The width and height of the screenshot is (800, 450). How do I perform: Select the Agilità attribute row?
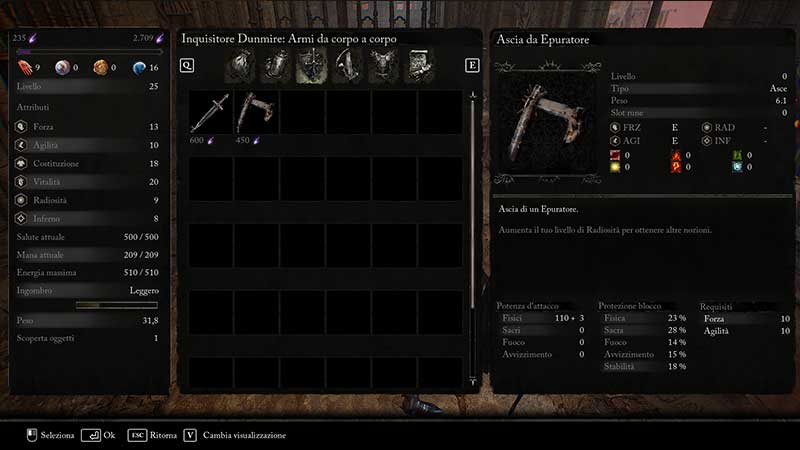[87, 145]
